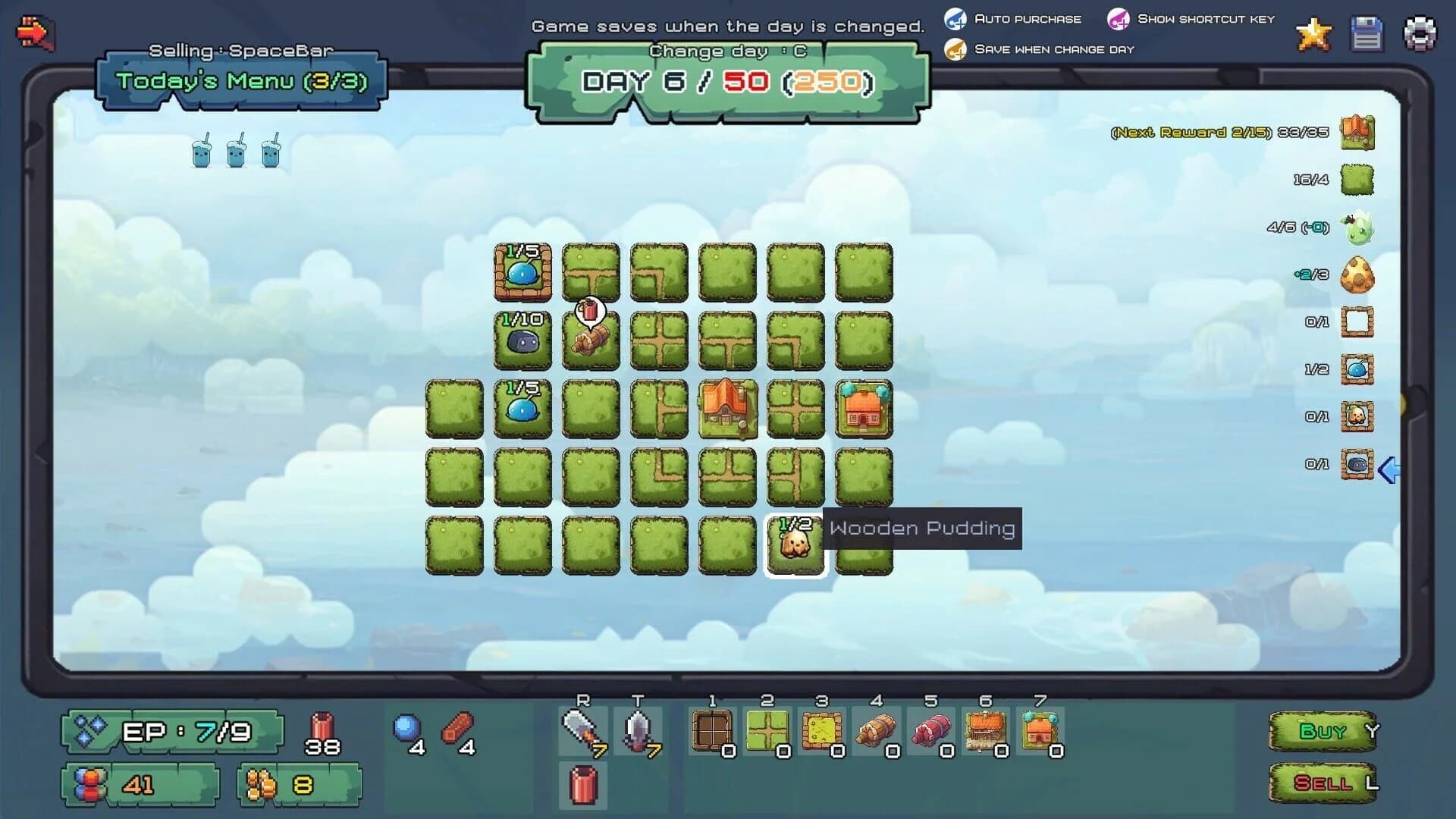The image size is (1456, 819).
Task: Select the dirt tile in hotbar slot 1
Action: [x=713, y=730]
